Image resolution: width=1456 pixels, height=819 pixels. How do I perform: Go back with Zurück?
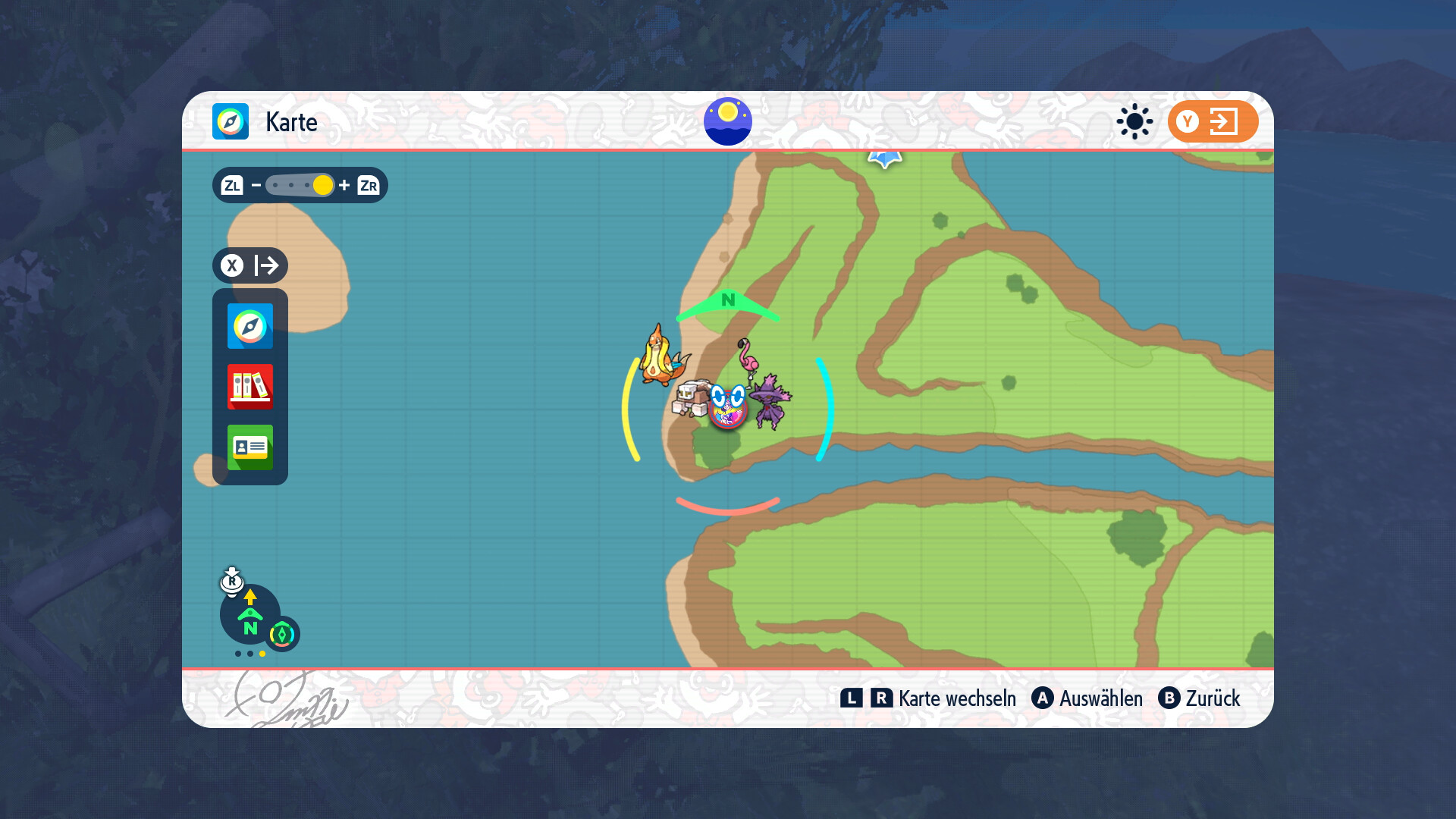tap(1199, 698)
